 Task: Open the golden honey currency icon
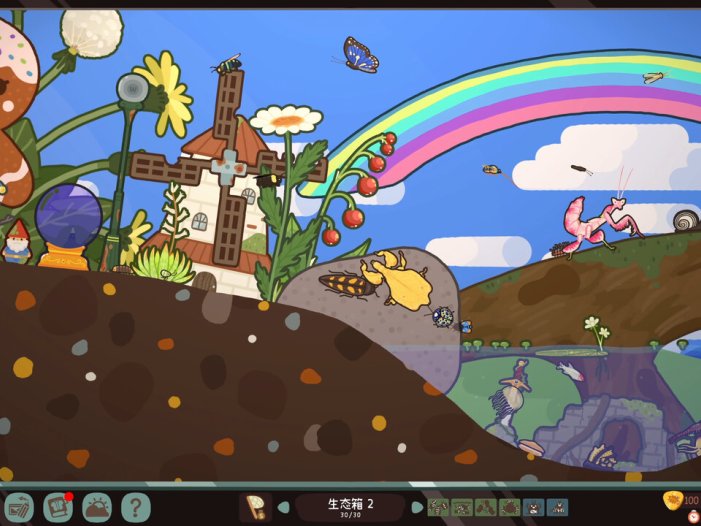(673, 500)
